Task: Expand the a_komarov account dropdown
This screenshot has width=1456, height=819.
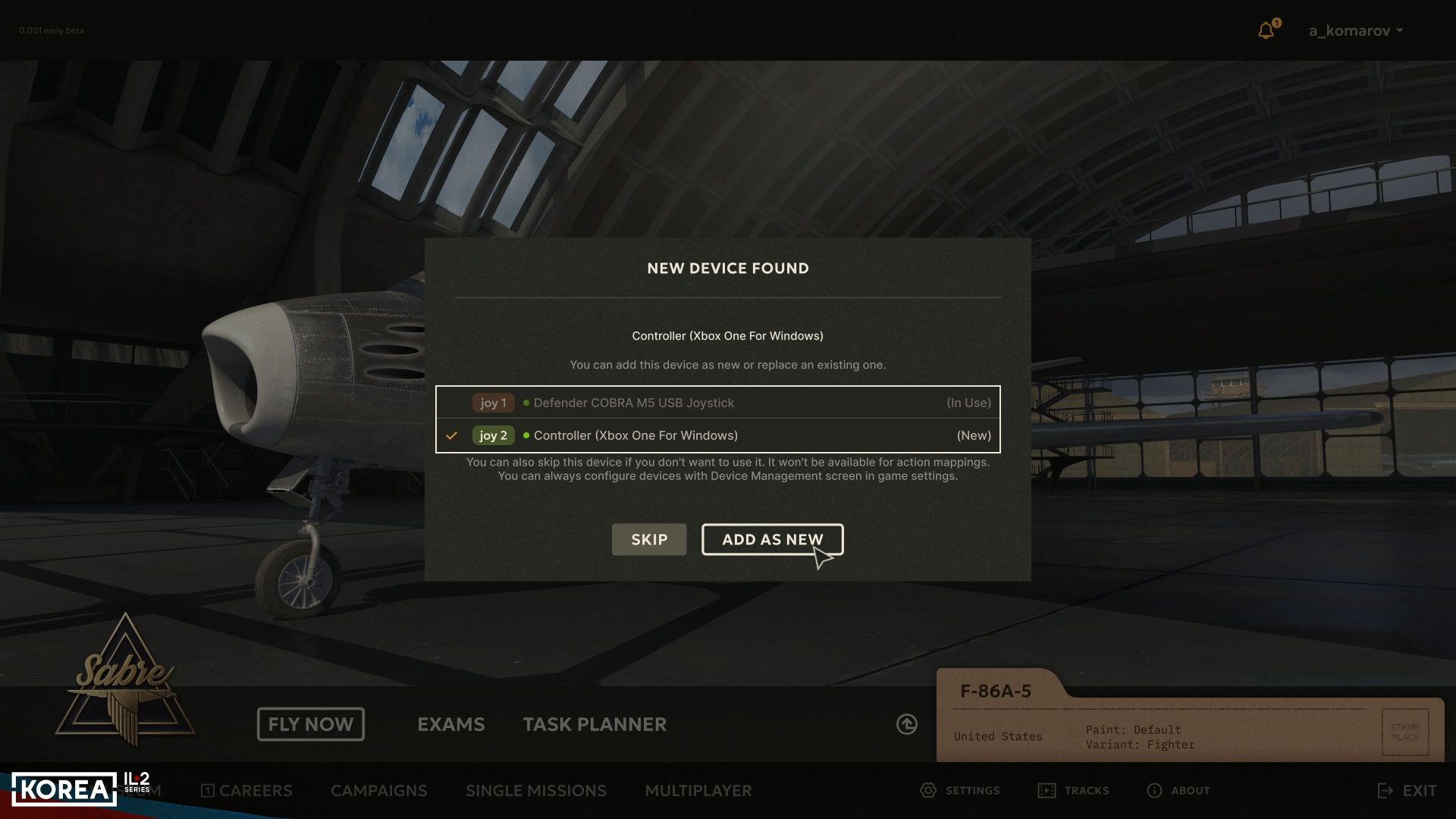Action: pos(1355,30)
